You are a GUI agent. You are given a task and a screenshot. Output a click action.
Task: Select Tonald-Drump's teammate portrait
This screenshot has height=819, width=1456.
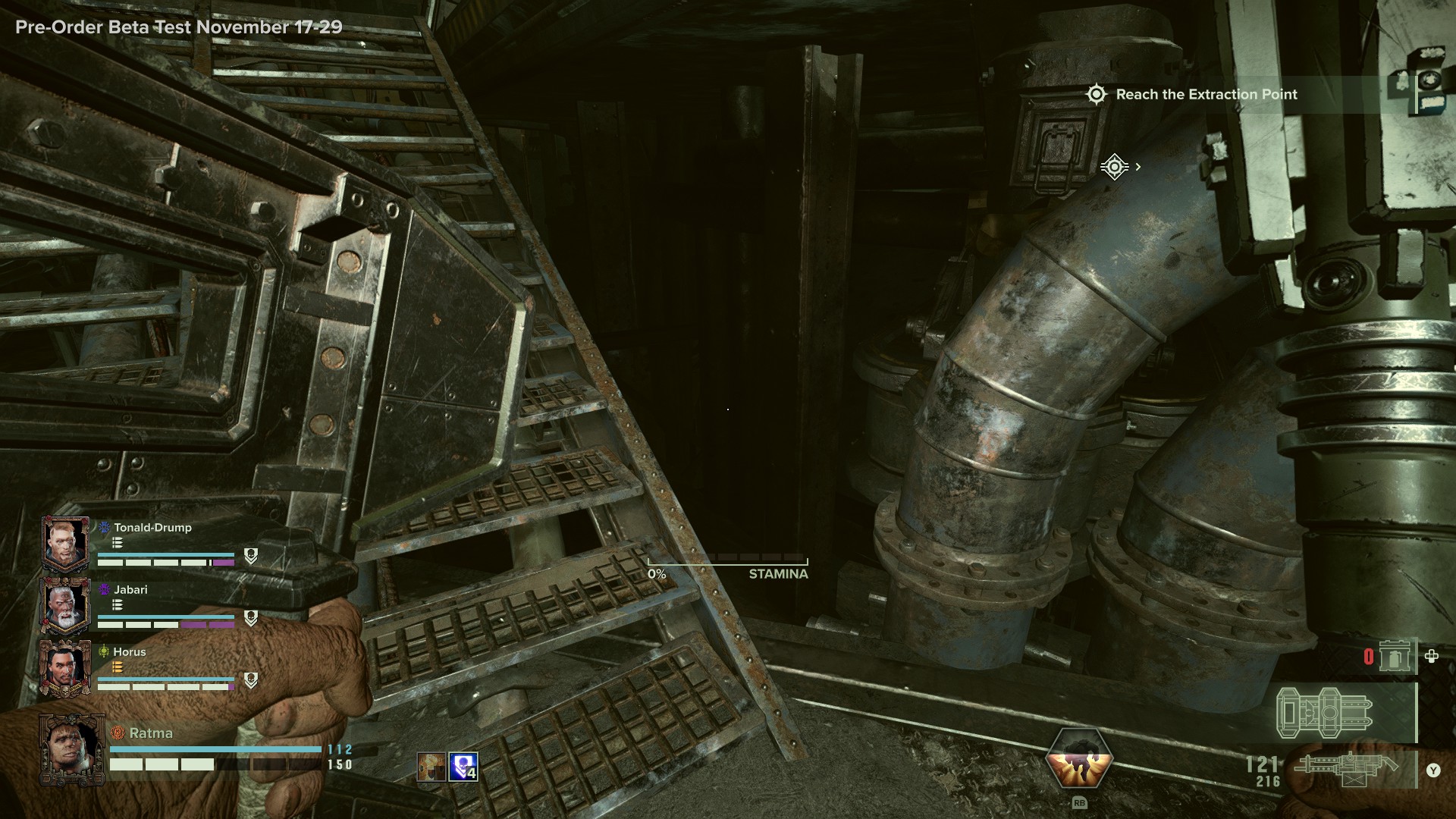point(66,544)
